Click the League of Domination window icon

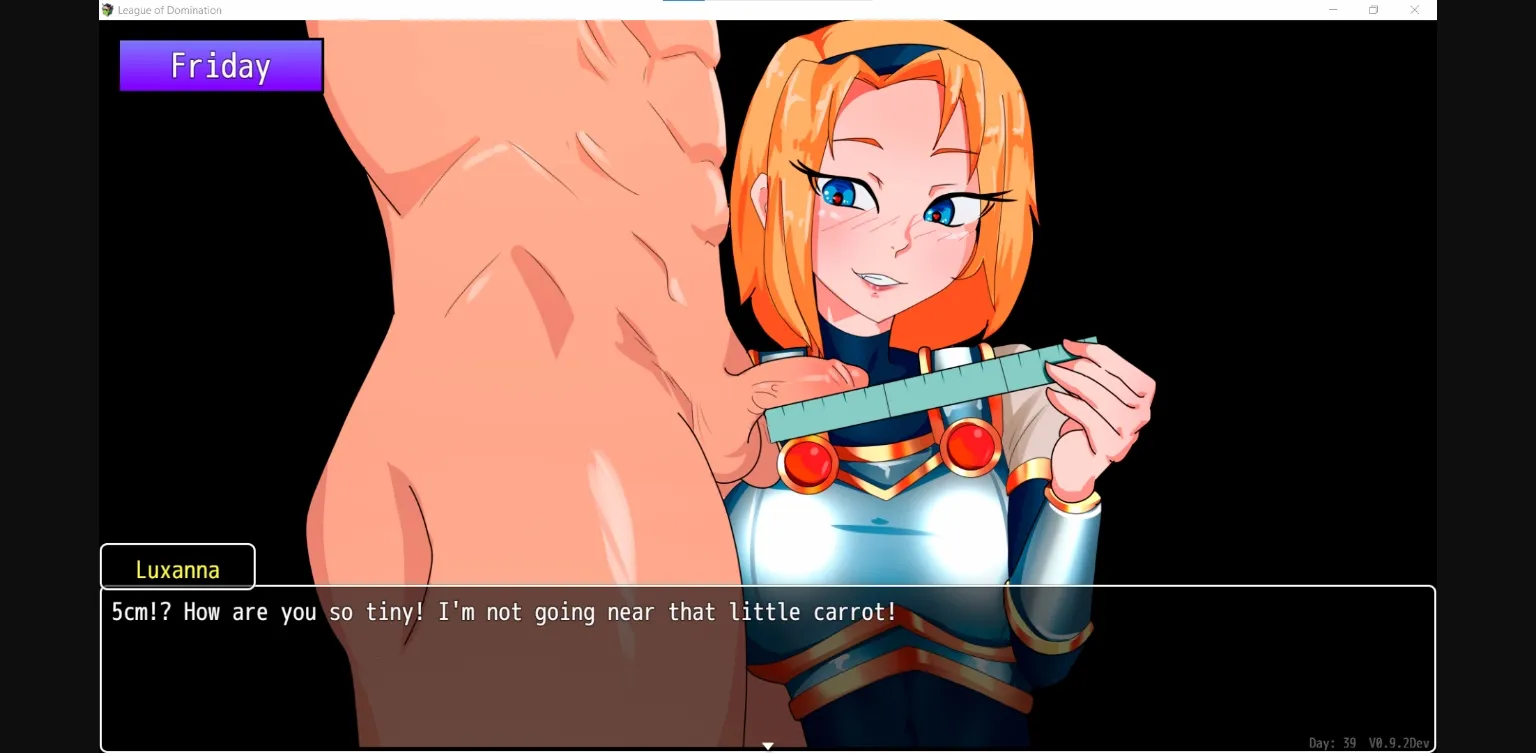tap(107, 9)
